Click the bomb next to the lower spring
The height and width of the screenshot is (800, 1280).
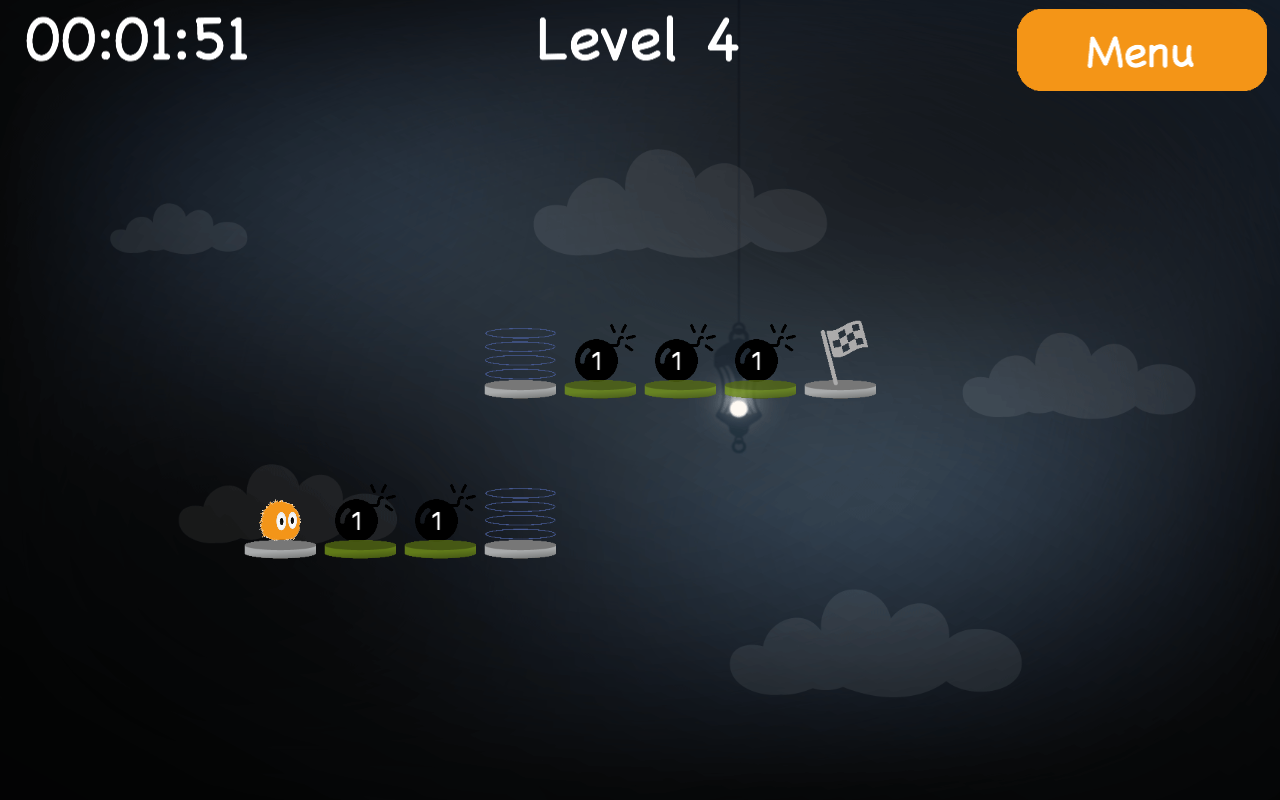(437, 520)
